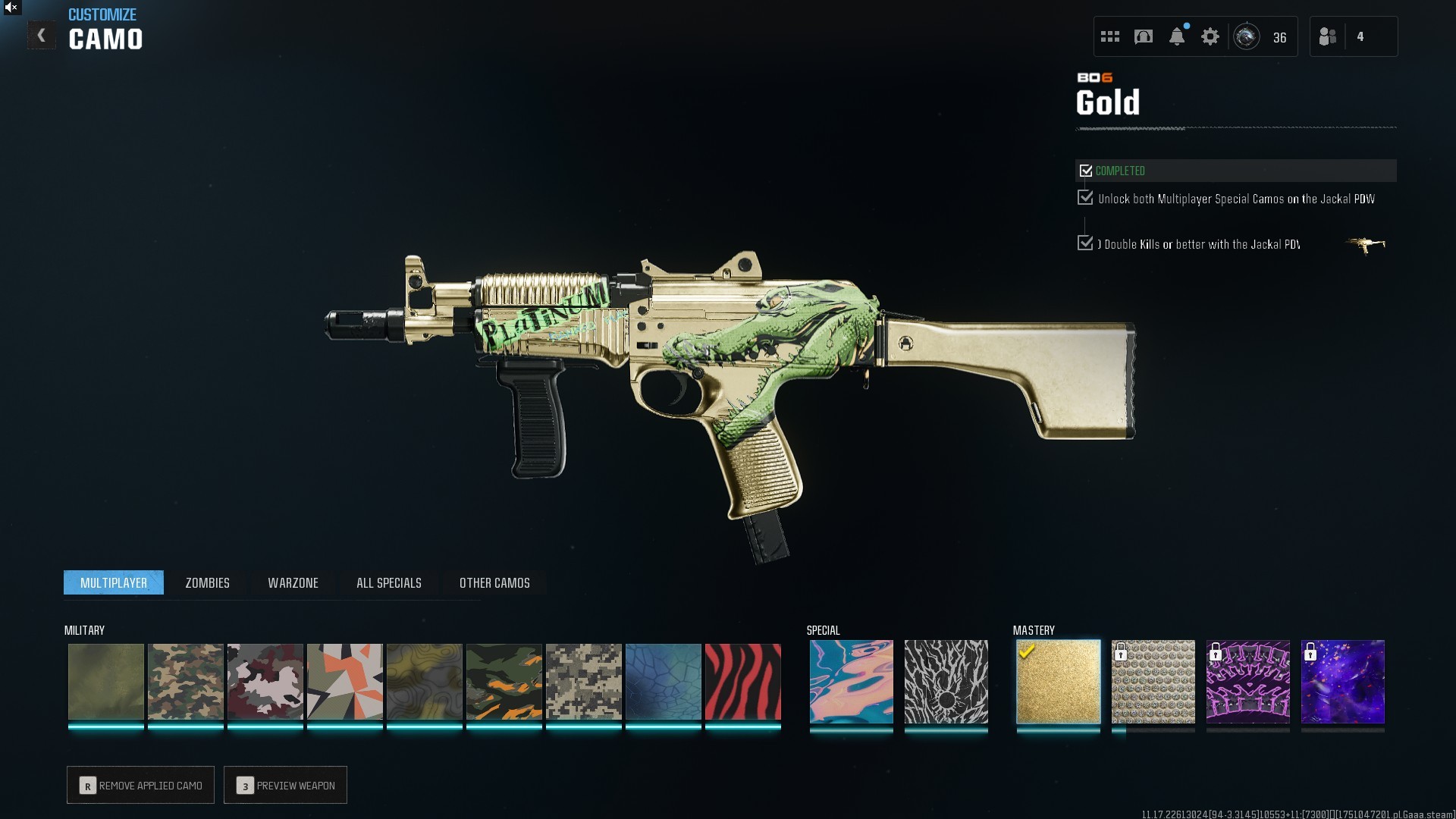
Task: Choose the pink and blue liquid special camo
Action: (x=851, y=681)
